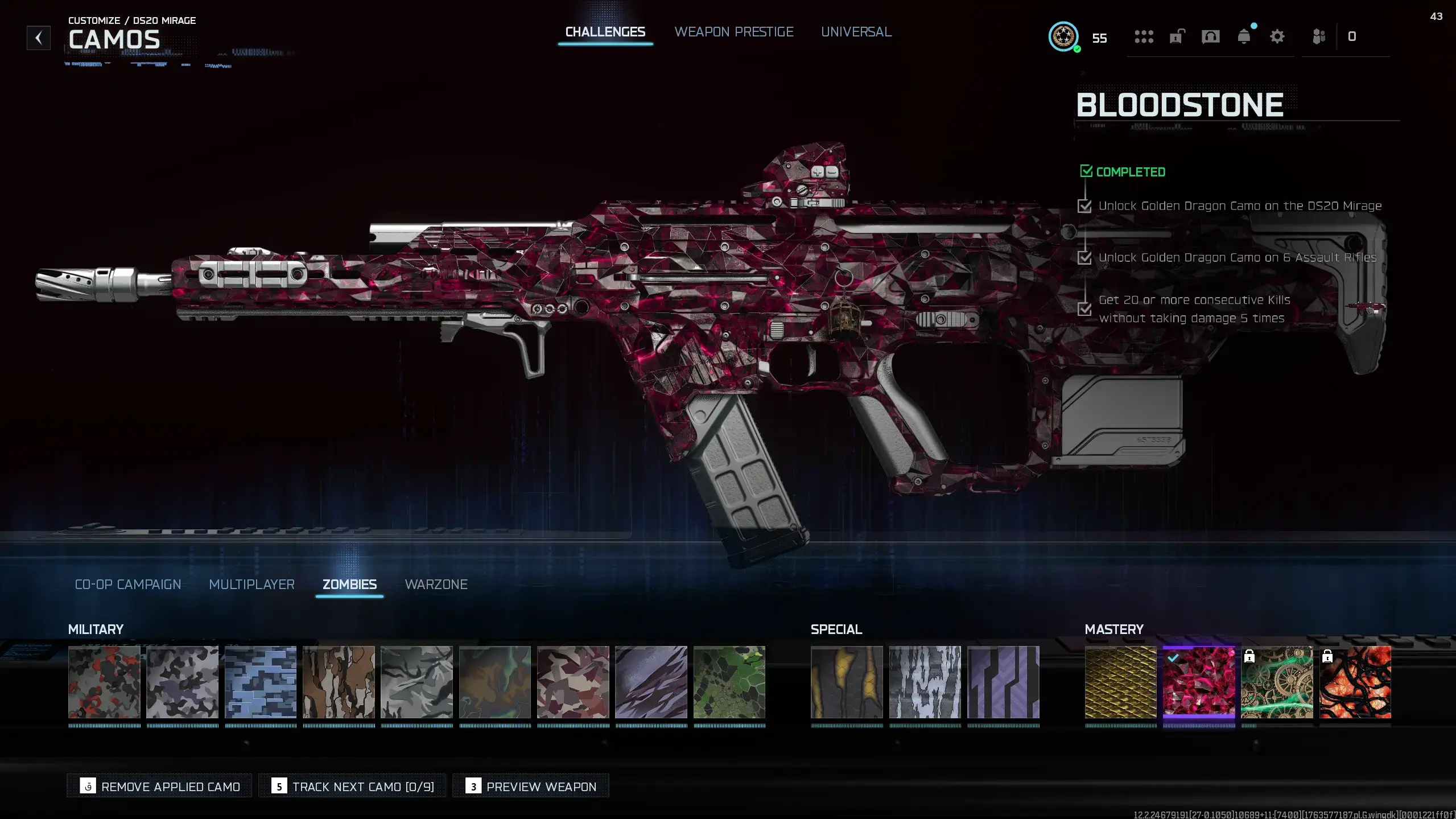Select the golden scales Mastery camo swatch
The width and height of the screenshot is (1456, 819).
pos(1120,683)
